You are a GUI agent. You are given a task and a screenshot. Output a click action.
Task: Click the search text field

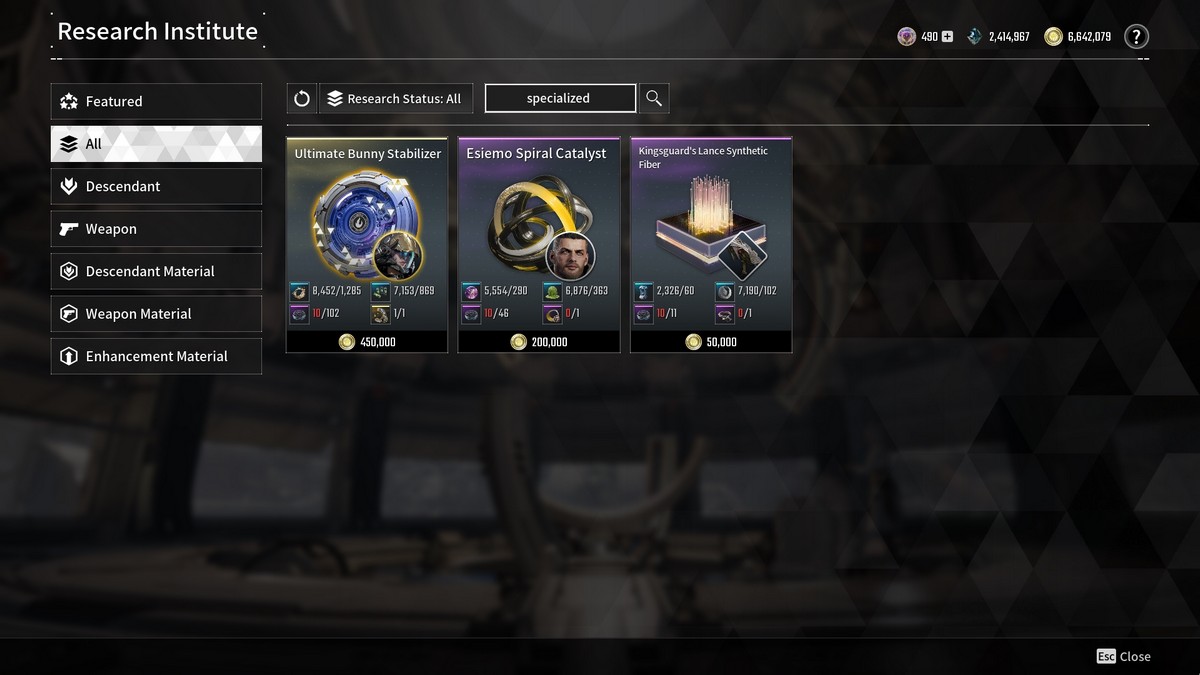560,98
